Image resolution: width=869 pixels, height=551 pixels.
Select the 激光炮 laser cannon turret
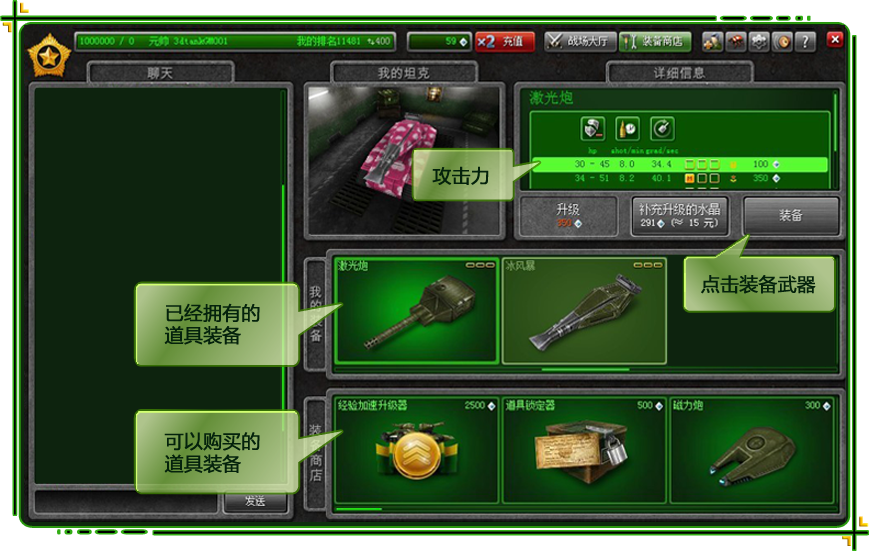[x=417, y=311]
